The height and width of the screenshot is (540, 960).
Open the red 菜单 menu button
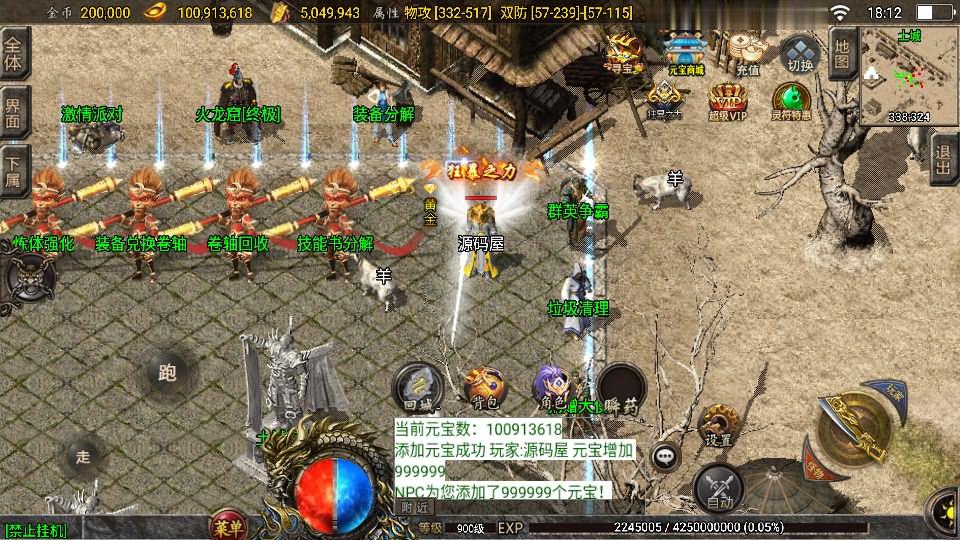coord(227,526)
